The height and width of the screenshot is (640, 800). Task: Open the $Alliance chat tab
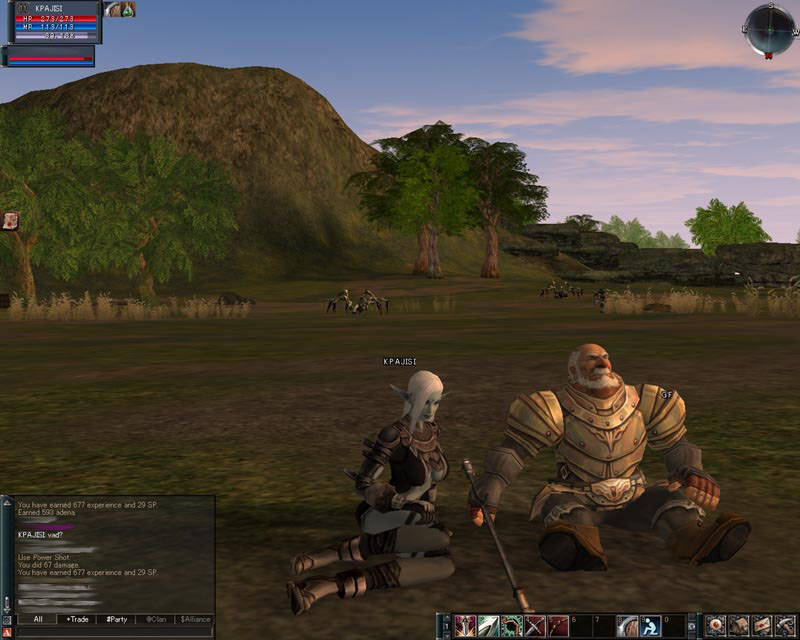coord(194,619)
